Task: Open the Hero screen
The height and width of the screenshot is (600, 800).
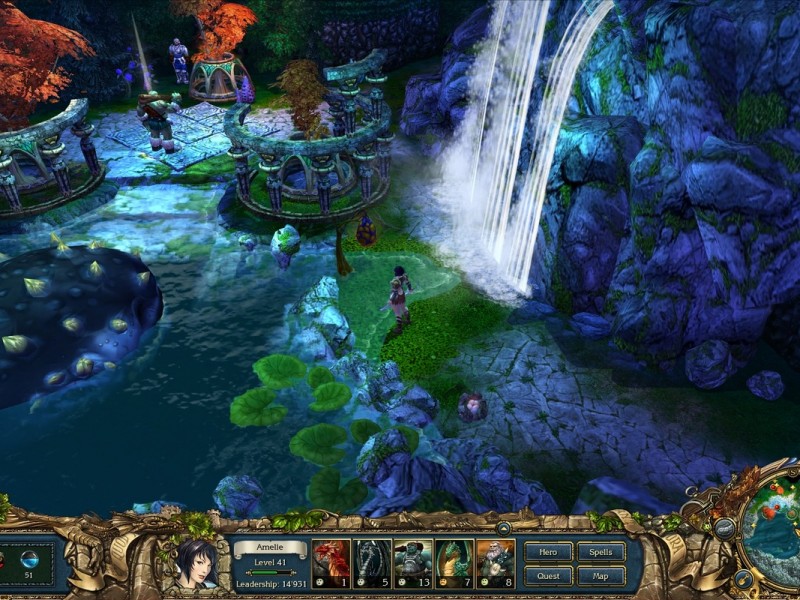Action: point(548,551)
